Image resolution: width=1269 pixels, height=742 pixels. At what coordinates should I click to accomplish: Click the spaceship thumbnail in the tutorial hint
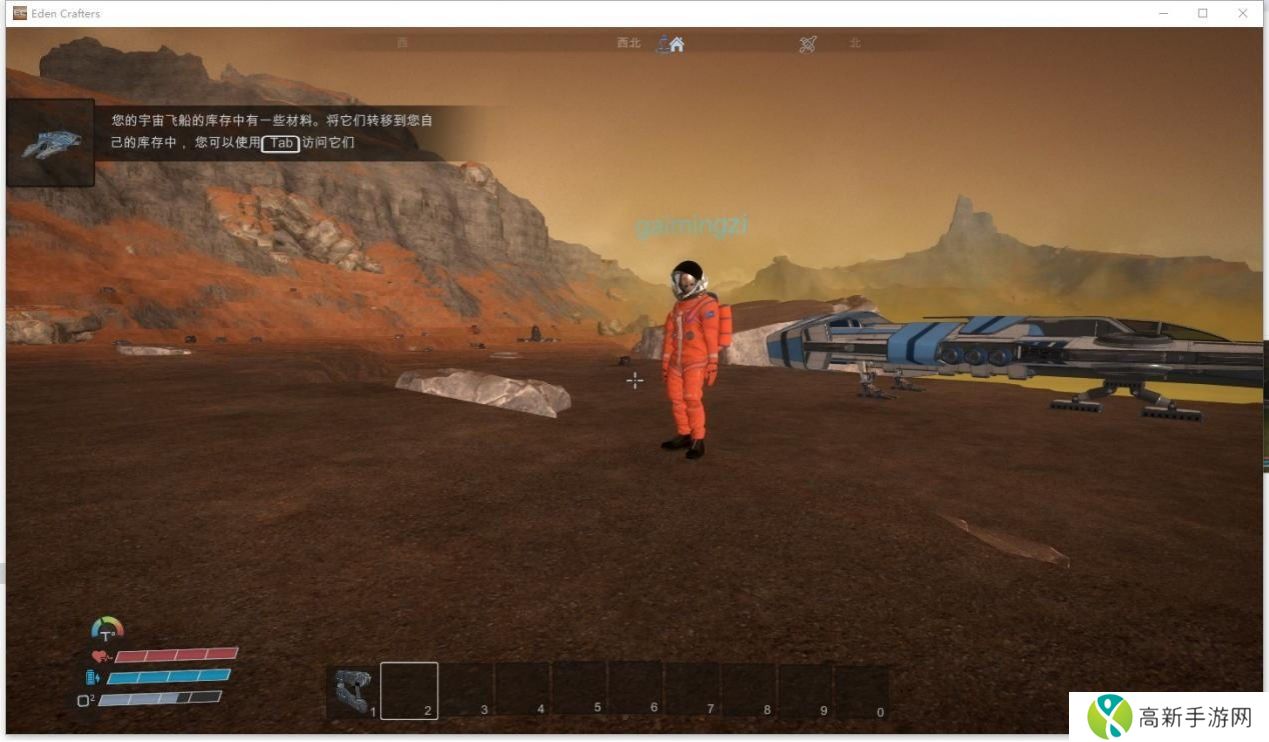51,143
